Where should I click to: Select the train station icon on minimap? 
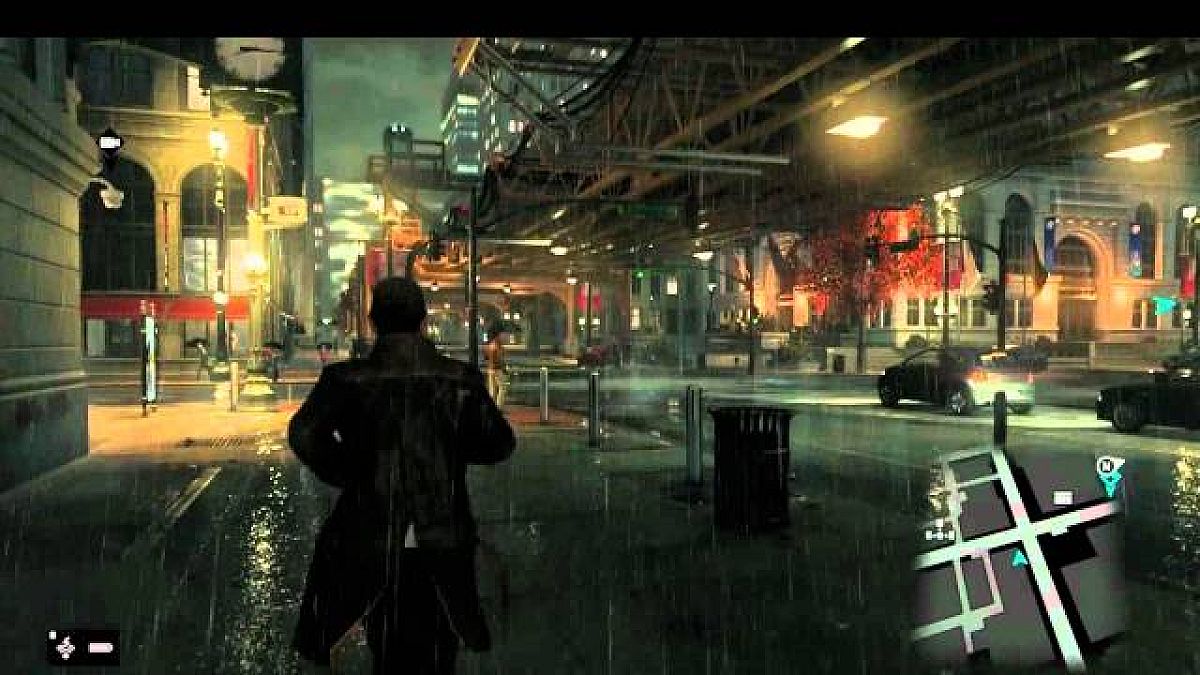[938, 535]
